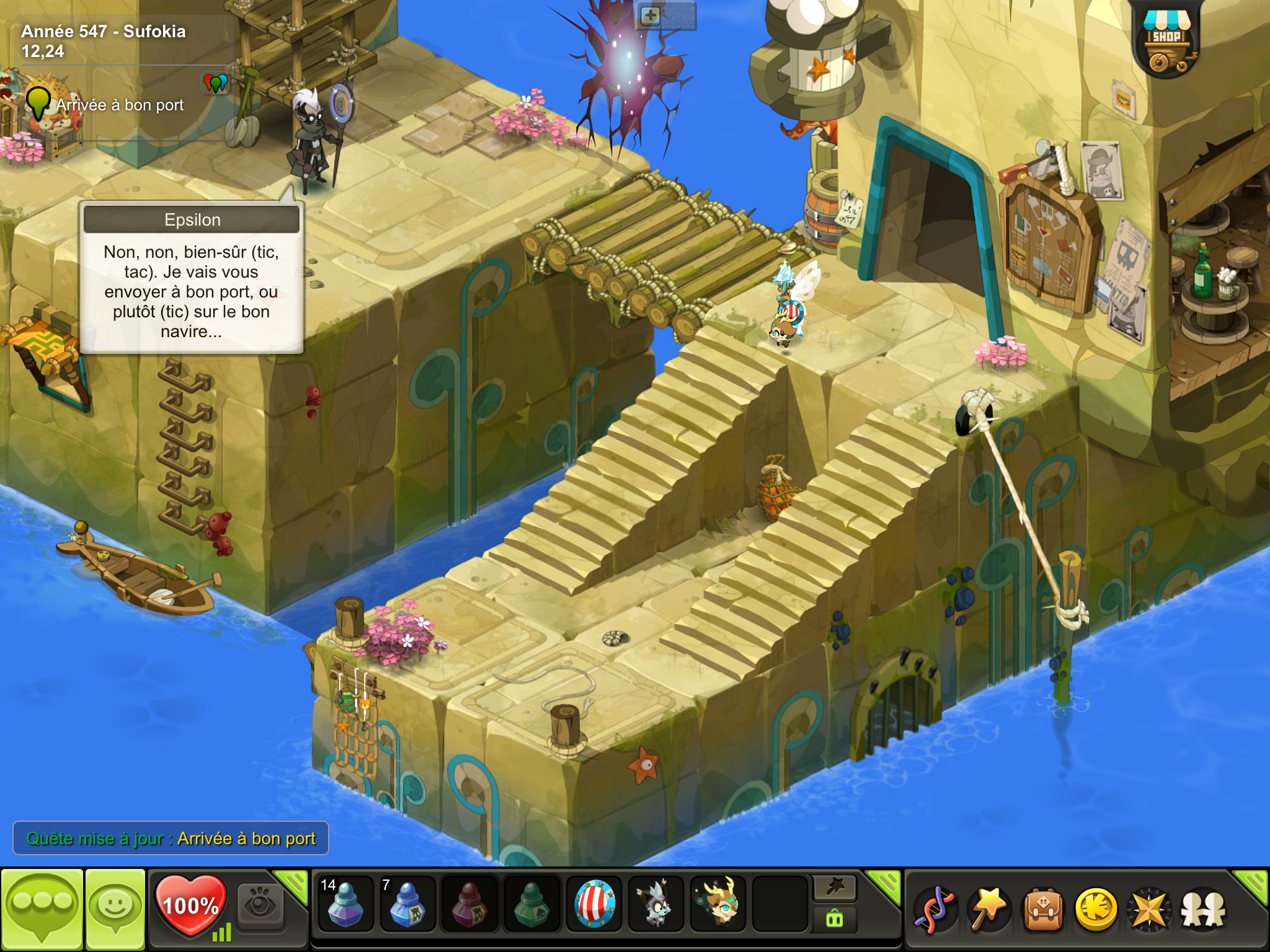Toggle the eye spectator button
The image size is (1270, 952).
coord(259,906)
